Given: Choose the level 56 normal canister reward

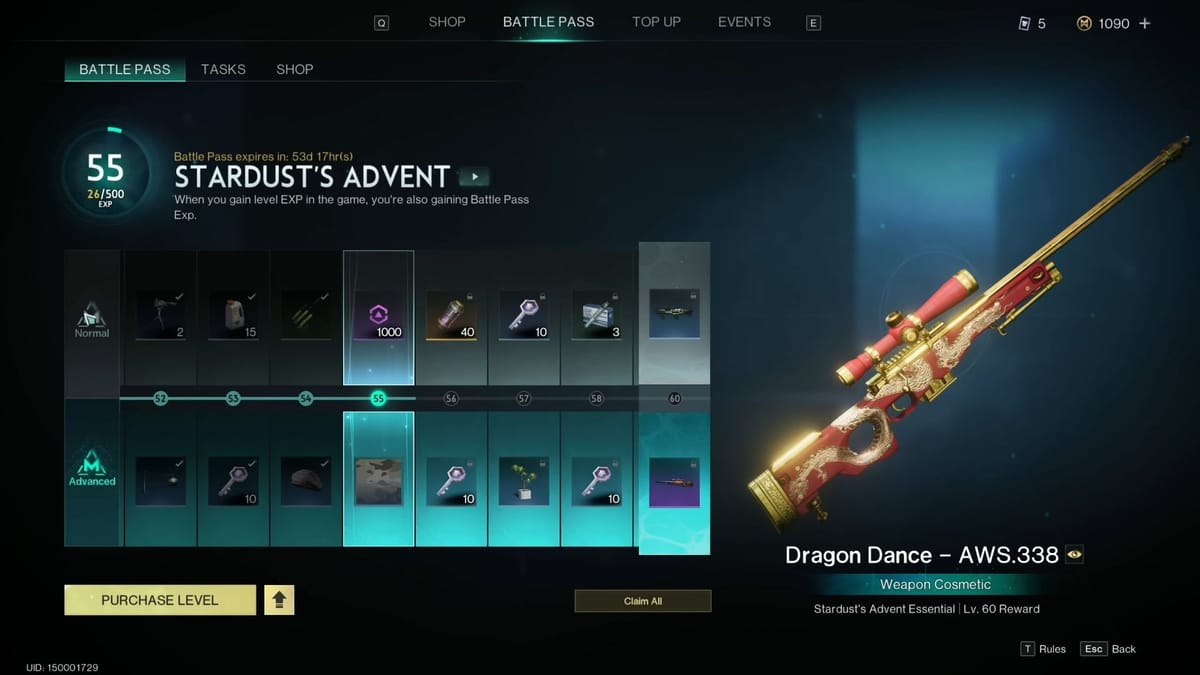Looking at the screenshot, I should (451, 316).
